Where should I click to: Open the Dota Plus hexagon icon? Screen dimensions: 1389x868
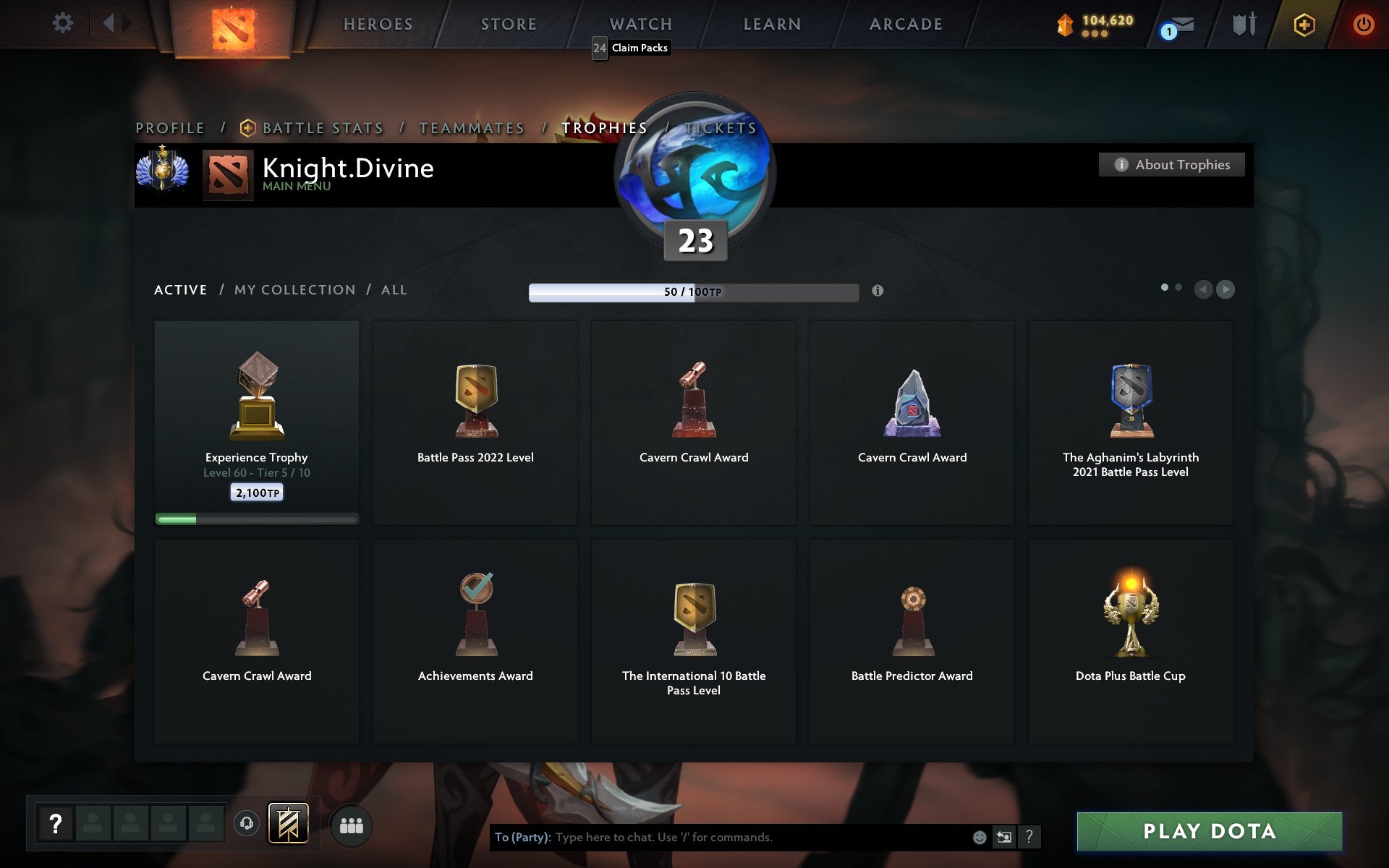[x=1303, y=24]
